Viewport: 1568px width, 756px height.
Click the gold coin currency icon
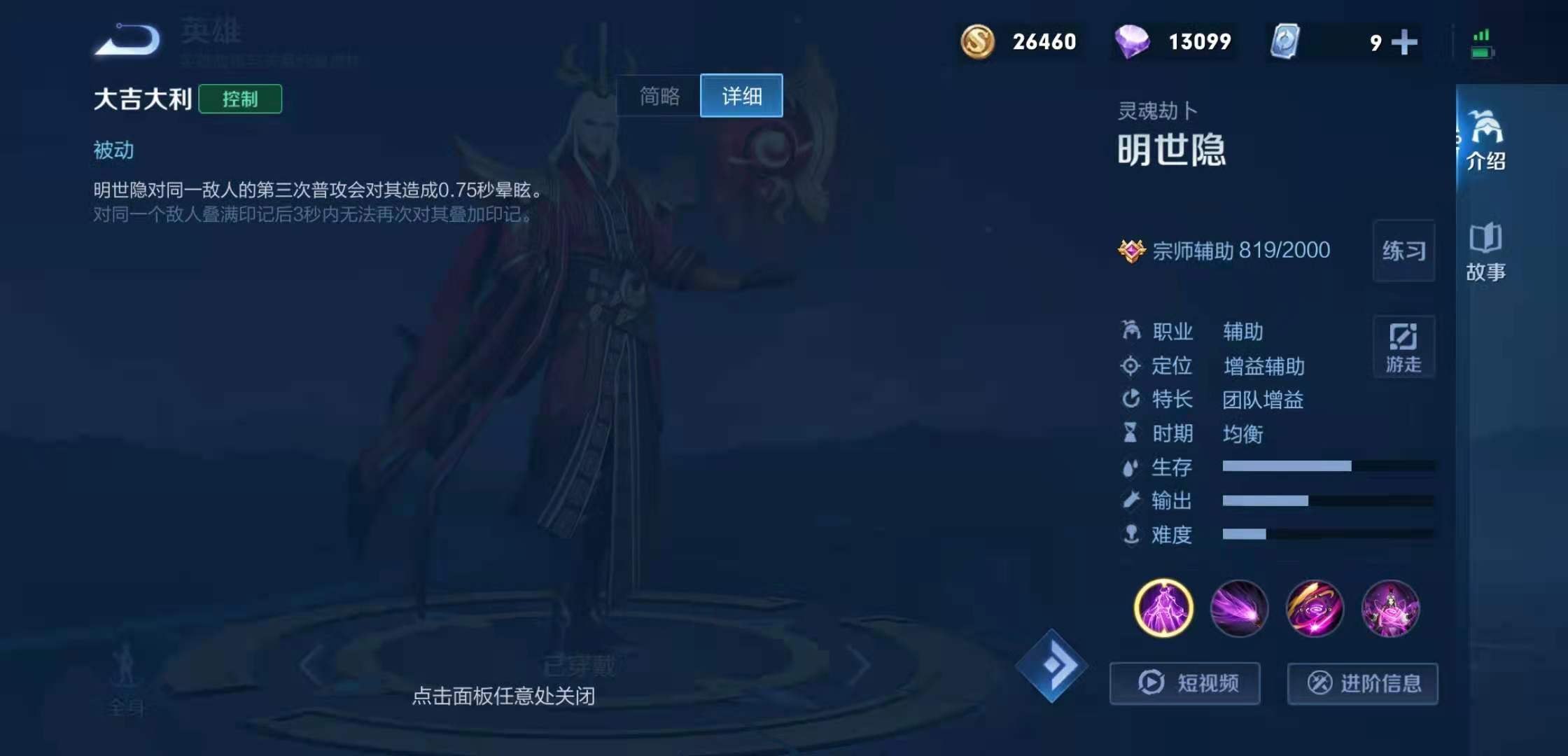coord(979,42)
